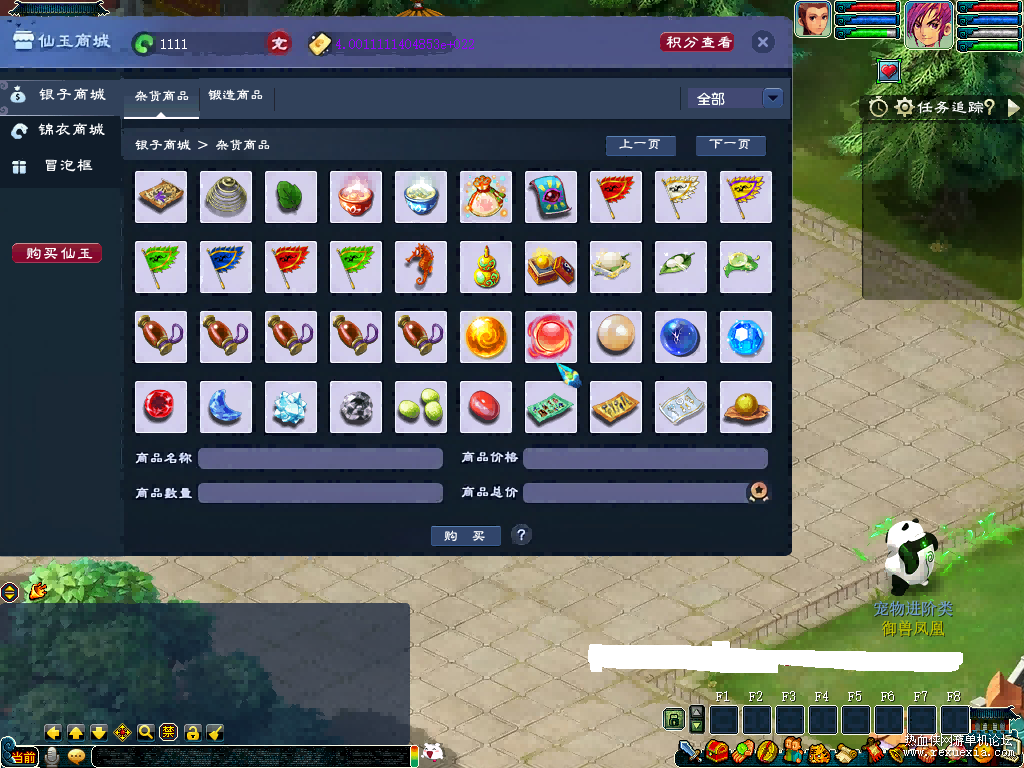Choose the orange seahorse item
This screenshot has width=1024, height=768.
[421, 267]
